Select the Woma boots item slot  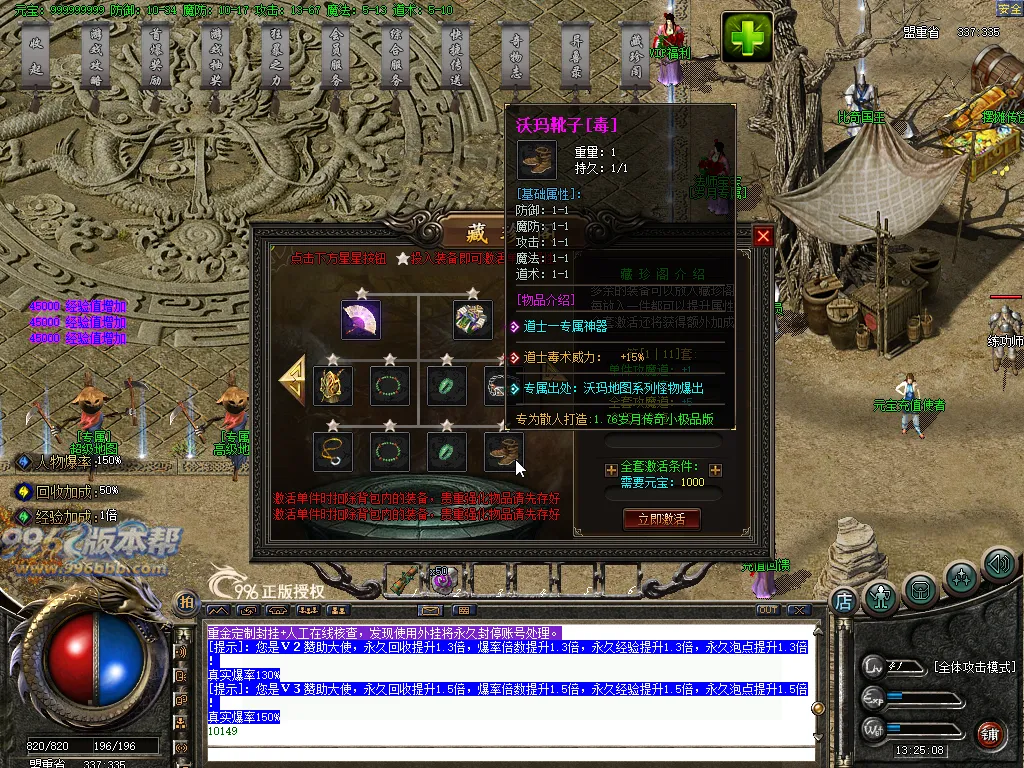pyautogui.click(x=503, y=452)
